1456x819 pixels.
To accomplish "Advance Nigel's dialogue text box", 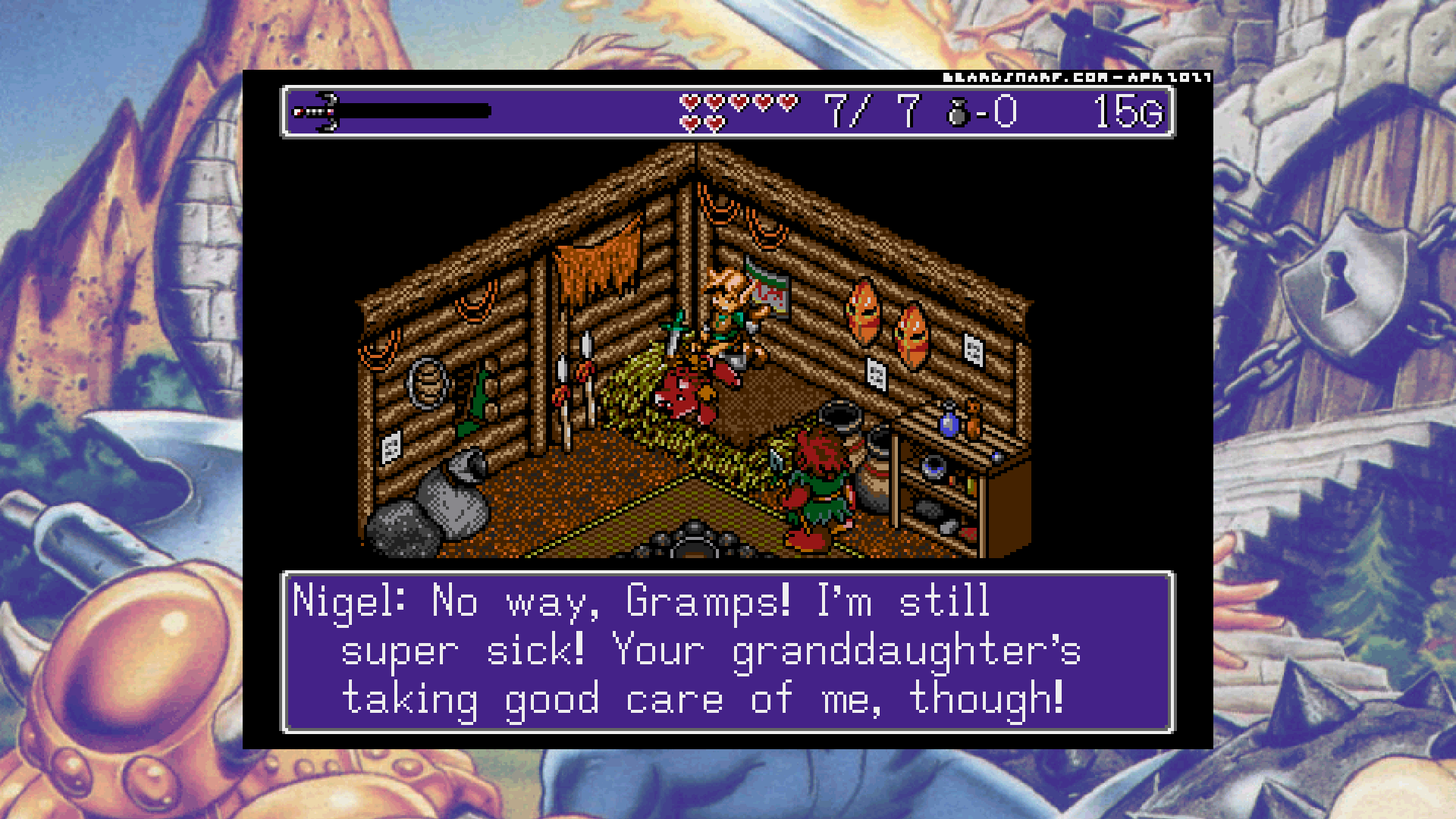I will coord(727,651).
